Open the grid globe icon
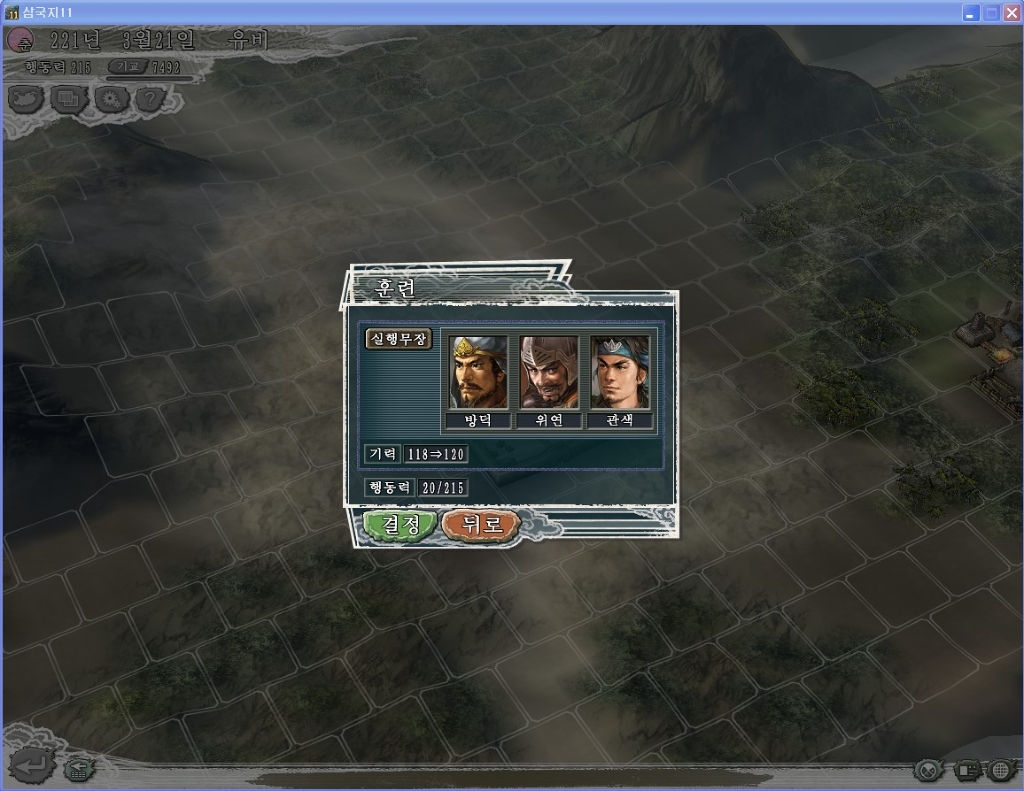This screenshot has height=791, width=1024. point(1001,770)
